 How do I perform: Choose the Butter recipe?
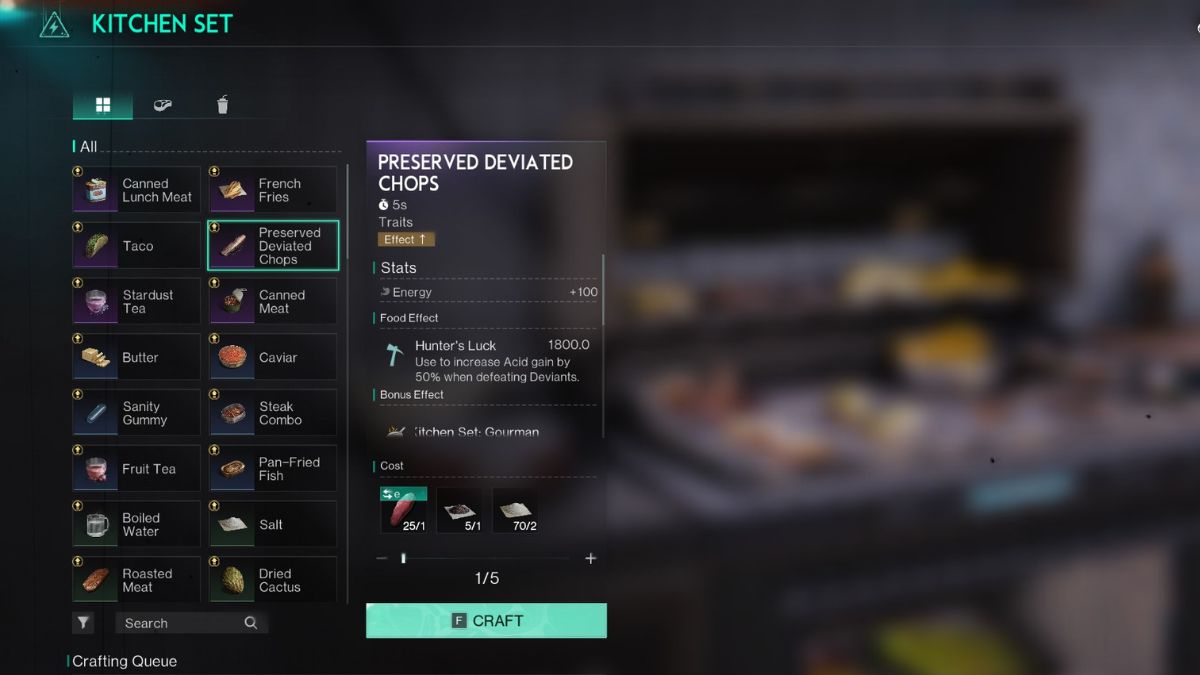(137, 358)
